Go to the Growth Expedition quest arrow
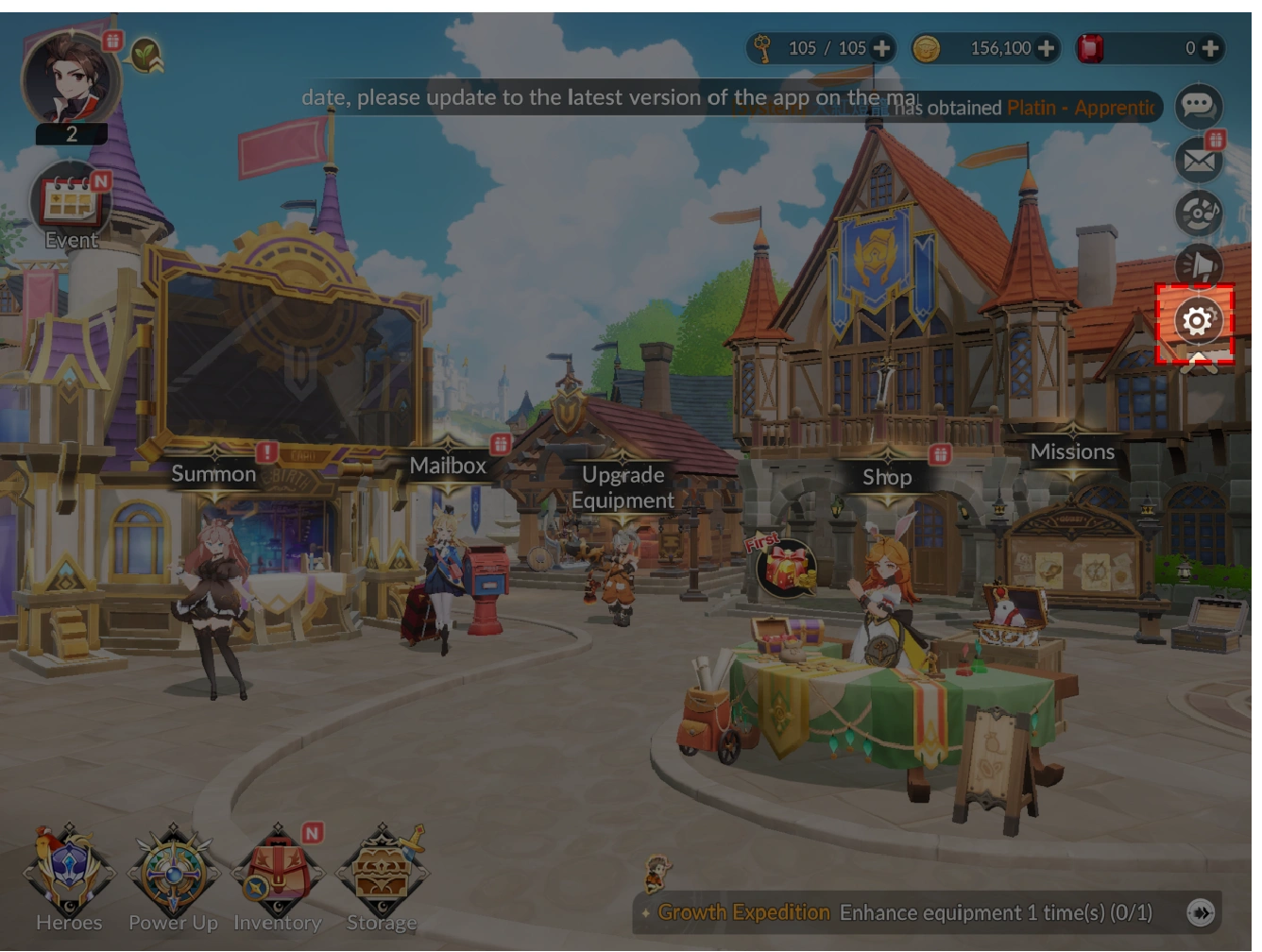This screenshot has width=1262, height=952. click(1200, 912)
